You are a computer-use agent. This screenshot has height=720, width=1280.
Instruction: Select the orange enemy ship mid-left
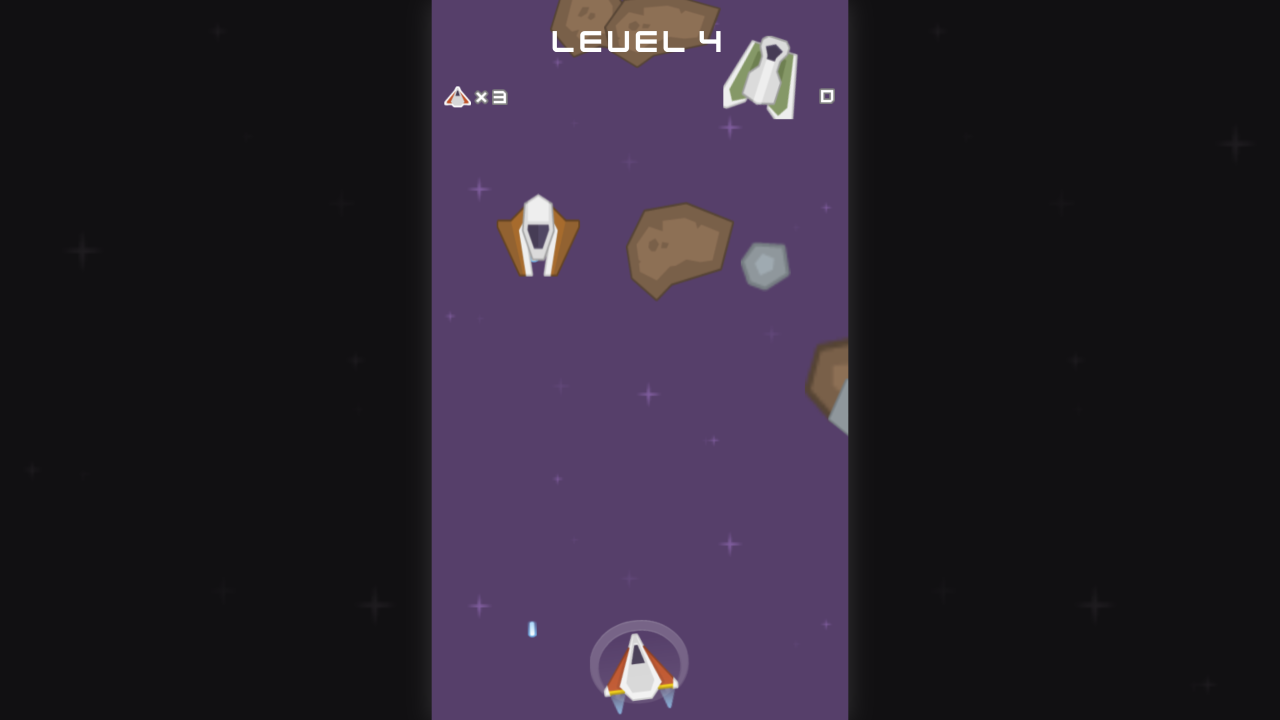[539, 235]
